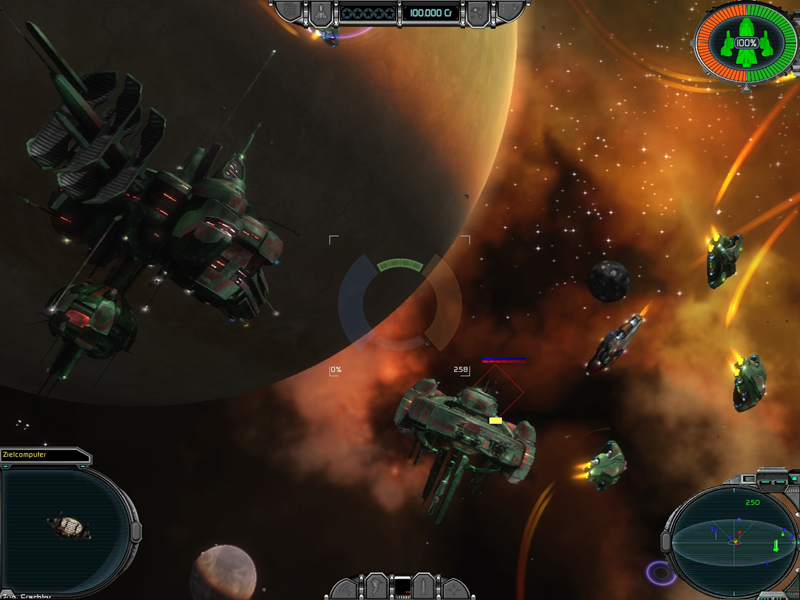
Task: Open the notes and tools icon
Action: coord(510,12)
